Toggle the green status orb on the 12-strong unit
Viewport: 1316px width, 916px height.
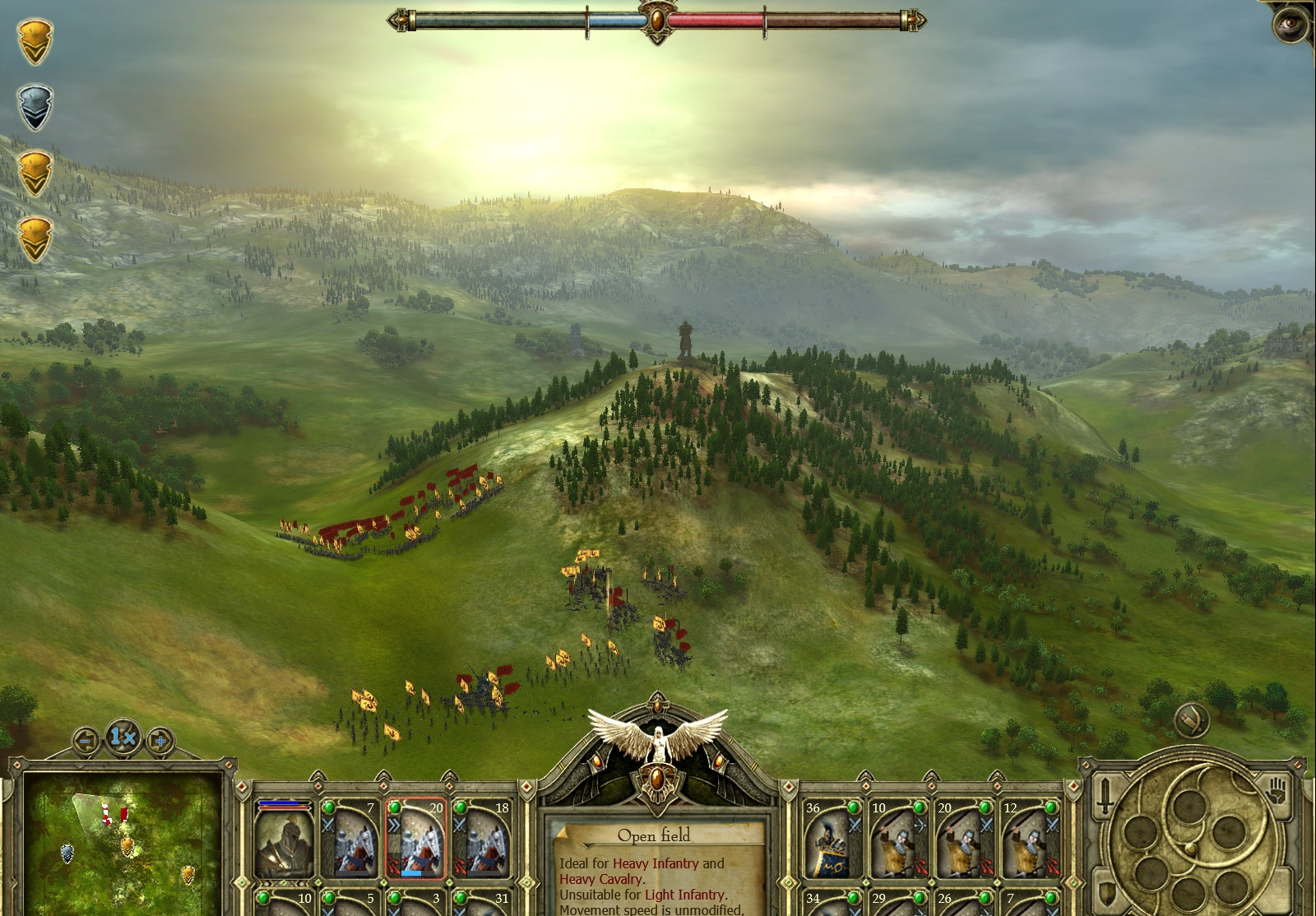1050,808
